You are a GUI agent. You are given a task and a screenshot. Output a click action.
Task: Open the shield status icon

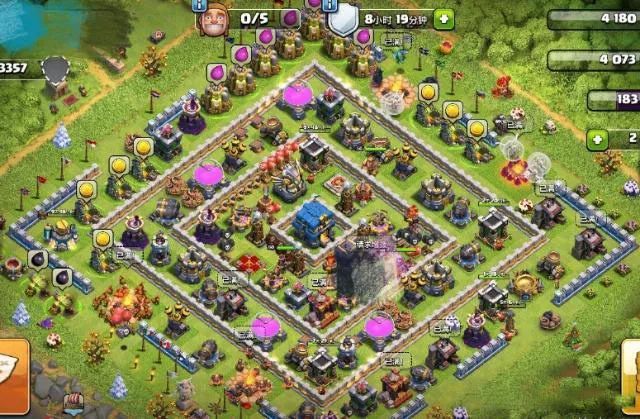343,20
